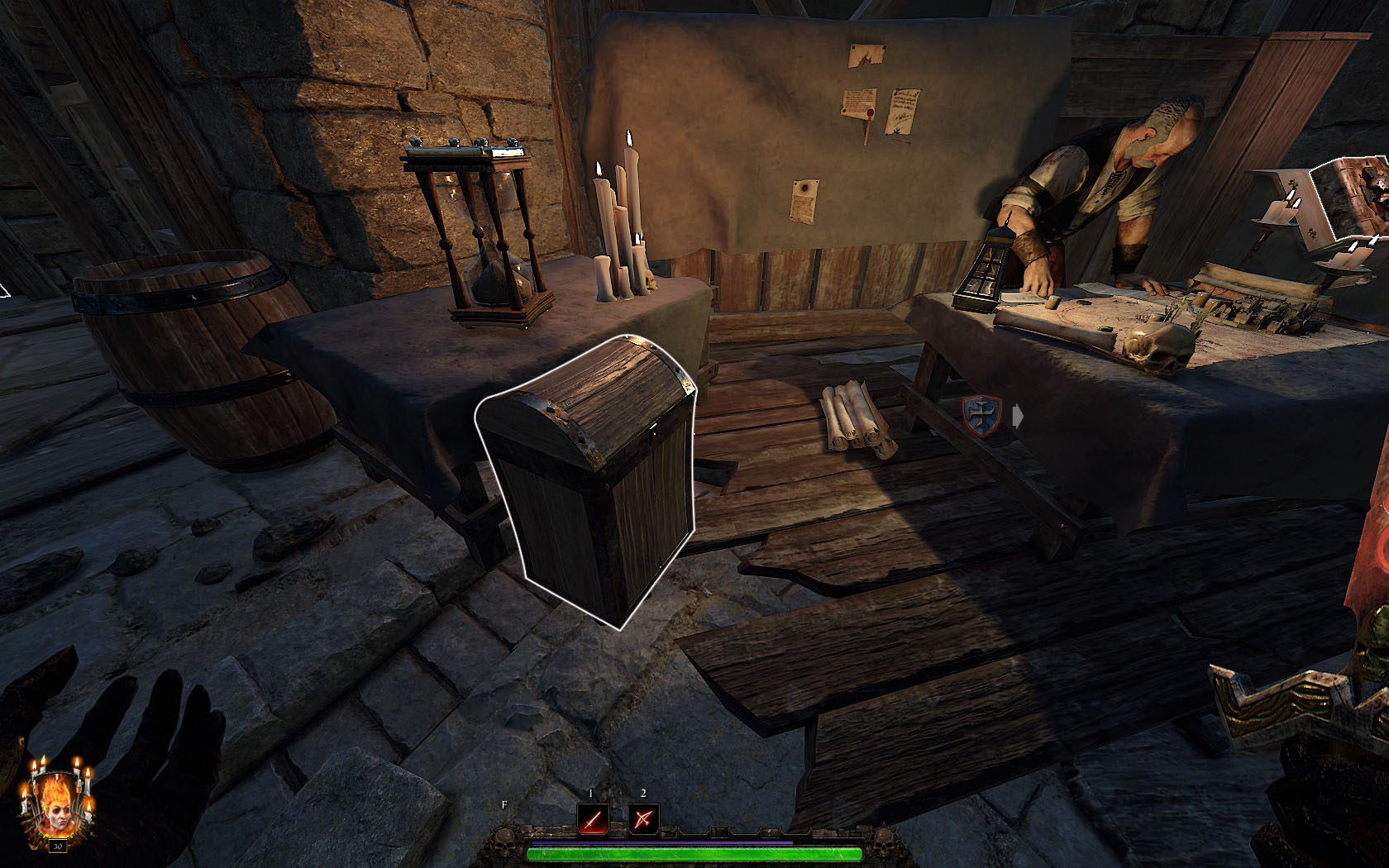This screenshot has width=1389, height=868.
Task: Click the small square note on the board
Action: [866, 56]
